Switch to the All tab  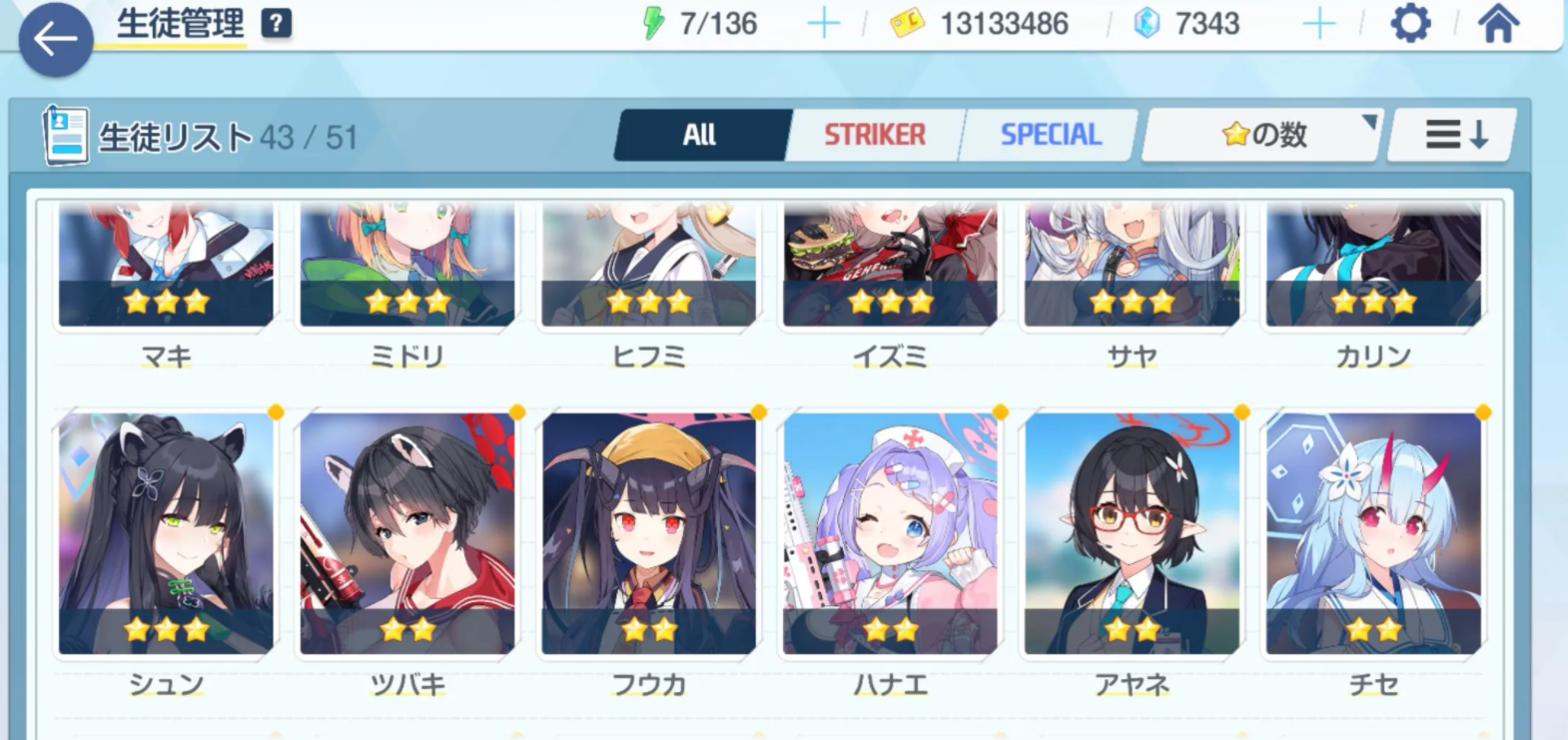[x=700, y=135]
